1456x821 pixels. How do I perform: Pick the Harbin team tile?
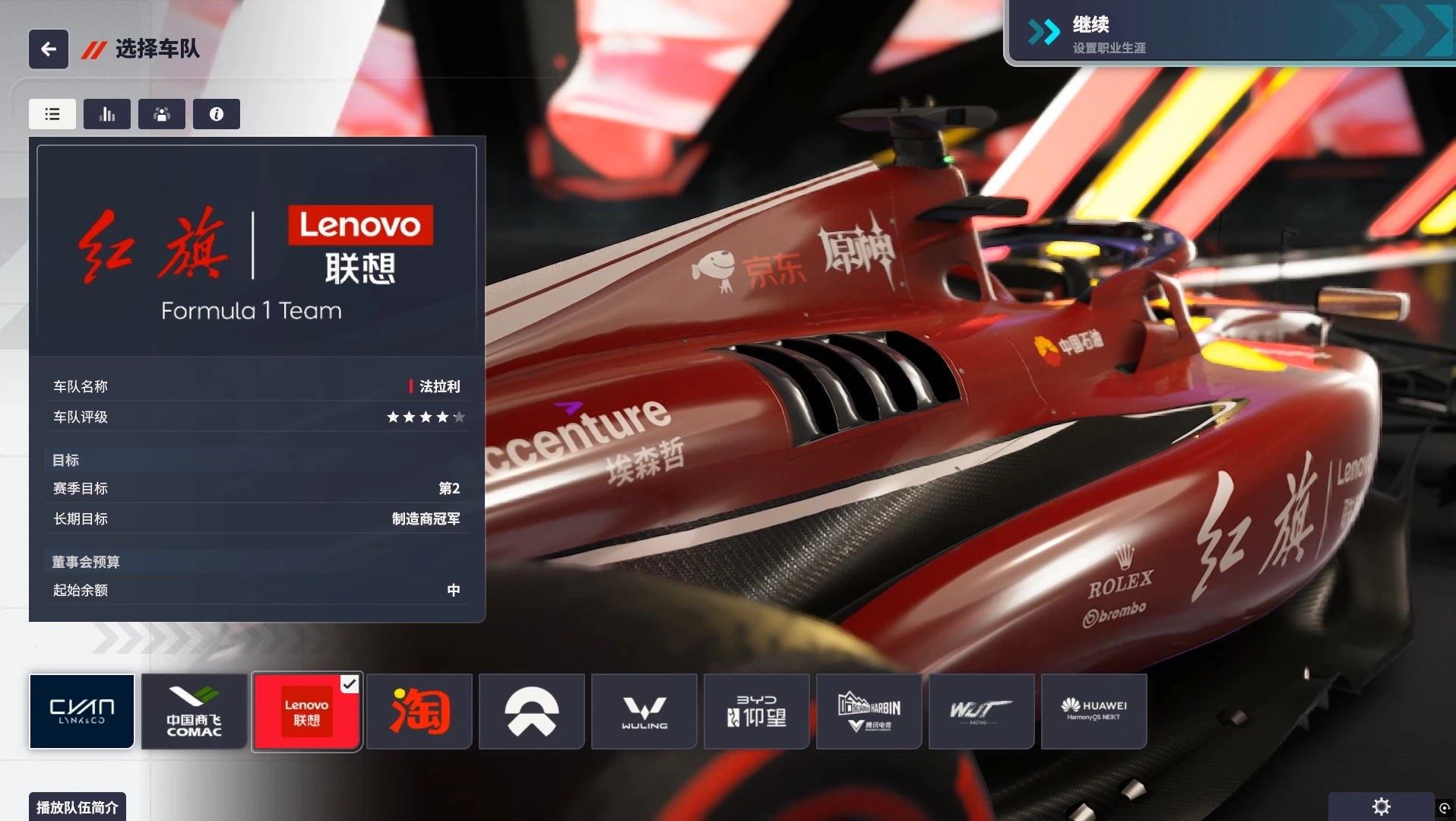coord(869,712)
